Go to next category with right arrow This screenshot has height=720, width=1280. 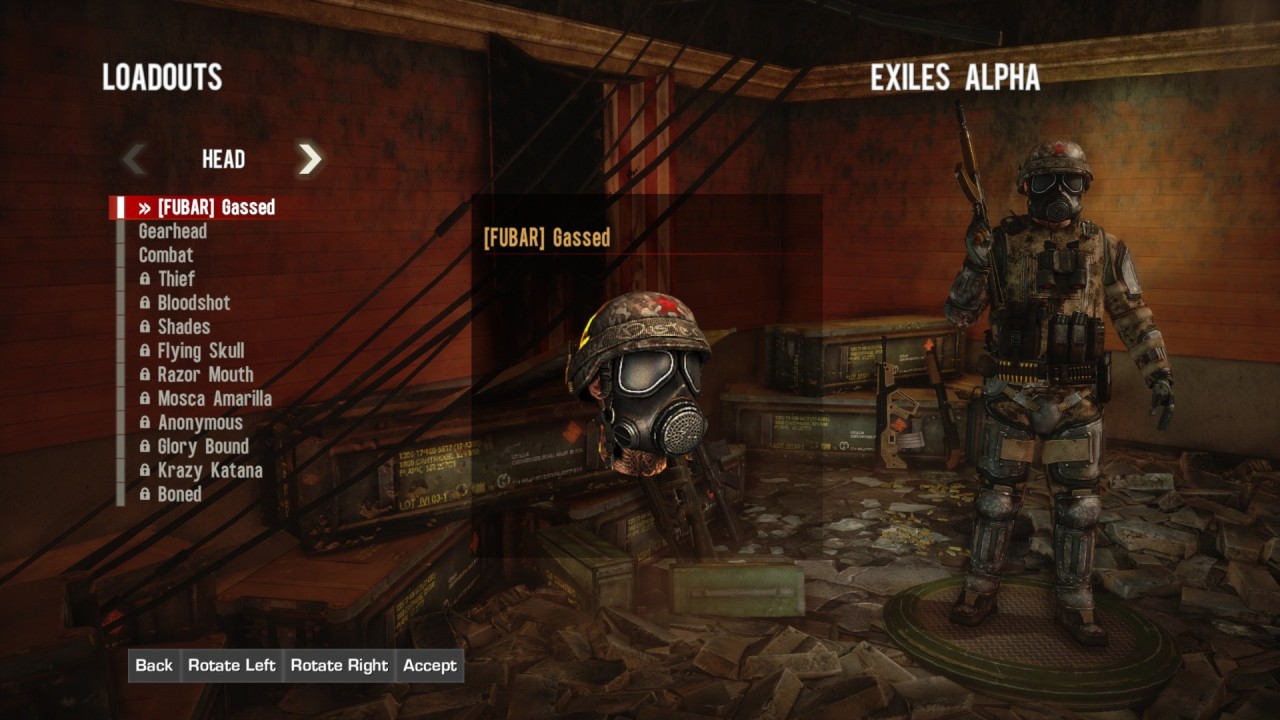(310, 159)
